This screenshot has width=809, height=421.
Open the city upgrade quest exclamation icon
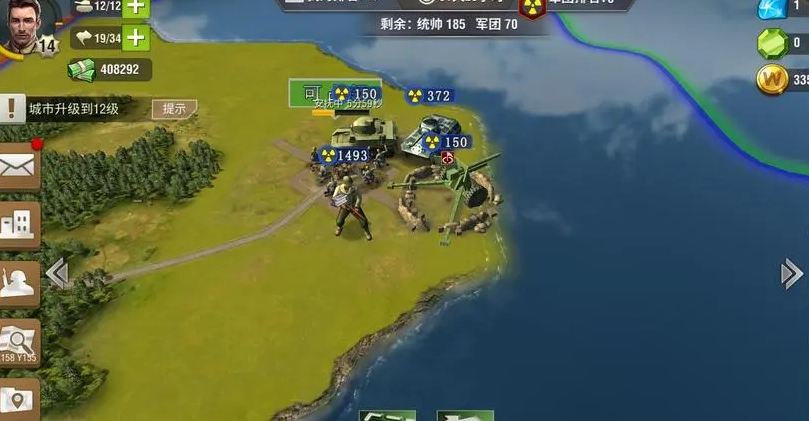point(11,108)
